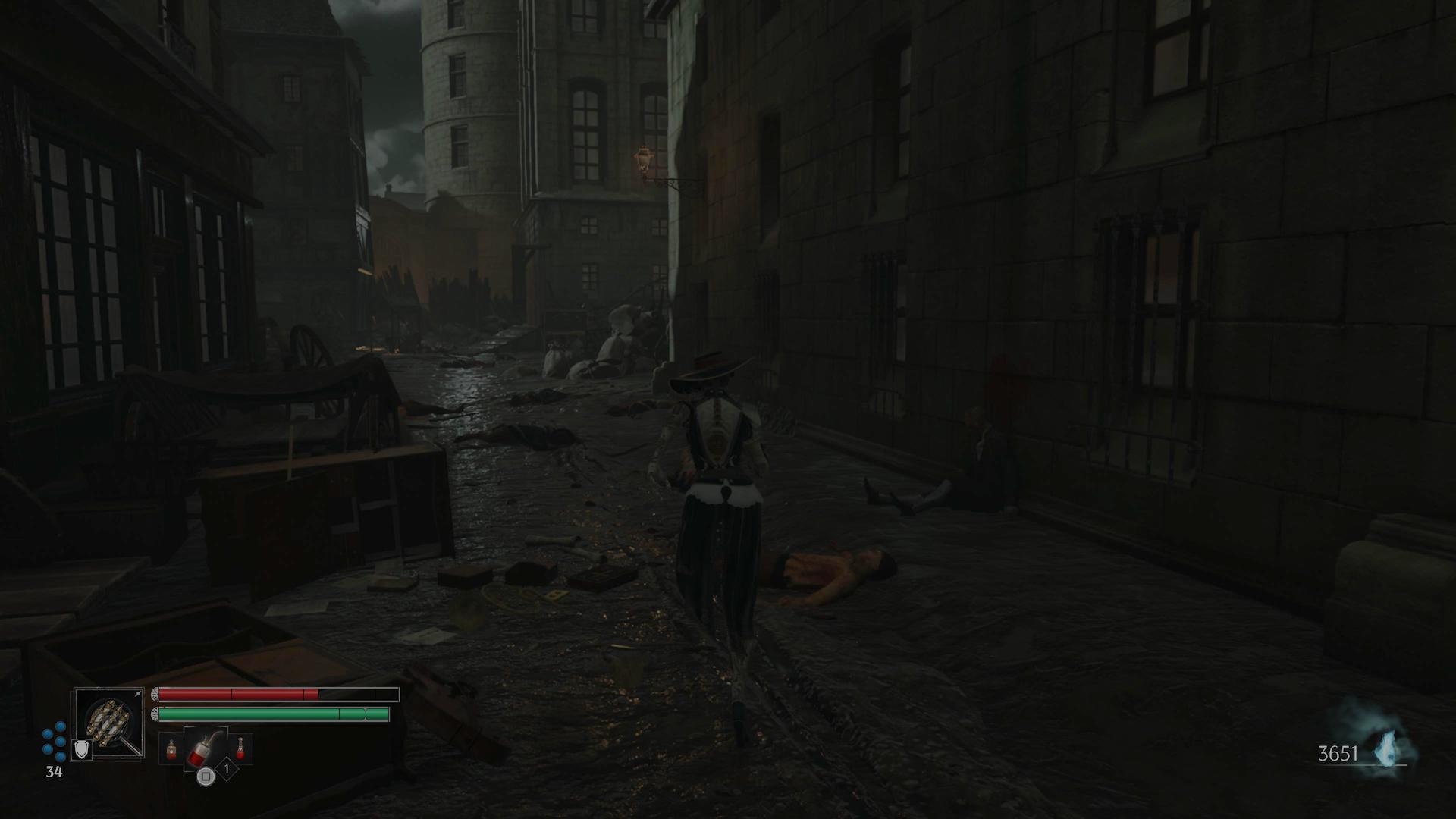The image size is (1456, 819).
Task: Click the shield icon on the weapon slot
Action: pyautogui.click(x=81, y=750)
